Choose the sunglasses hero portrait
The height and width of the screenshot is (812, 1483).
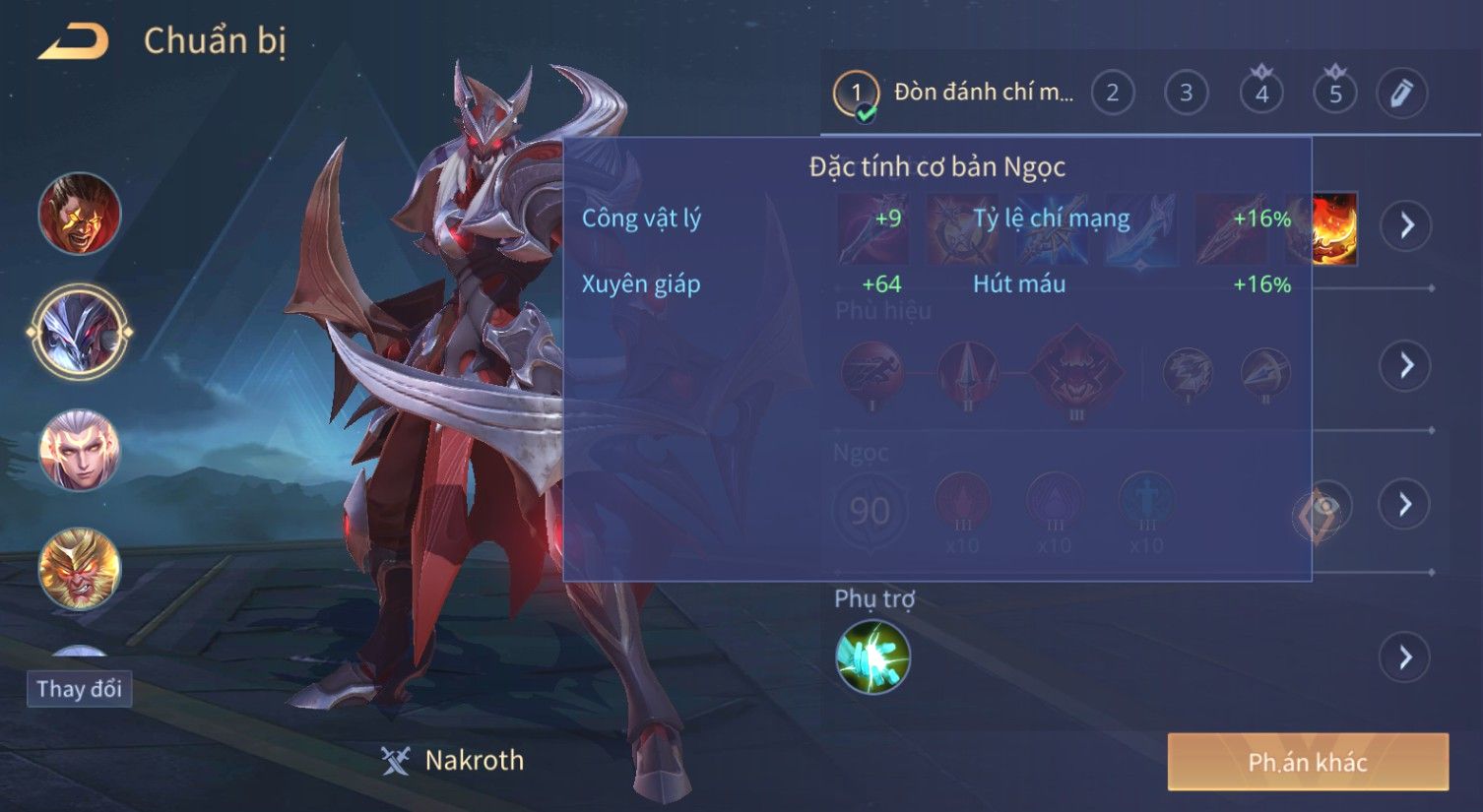tap(79, 214)
